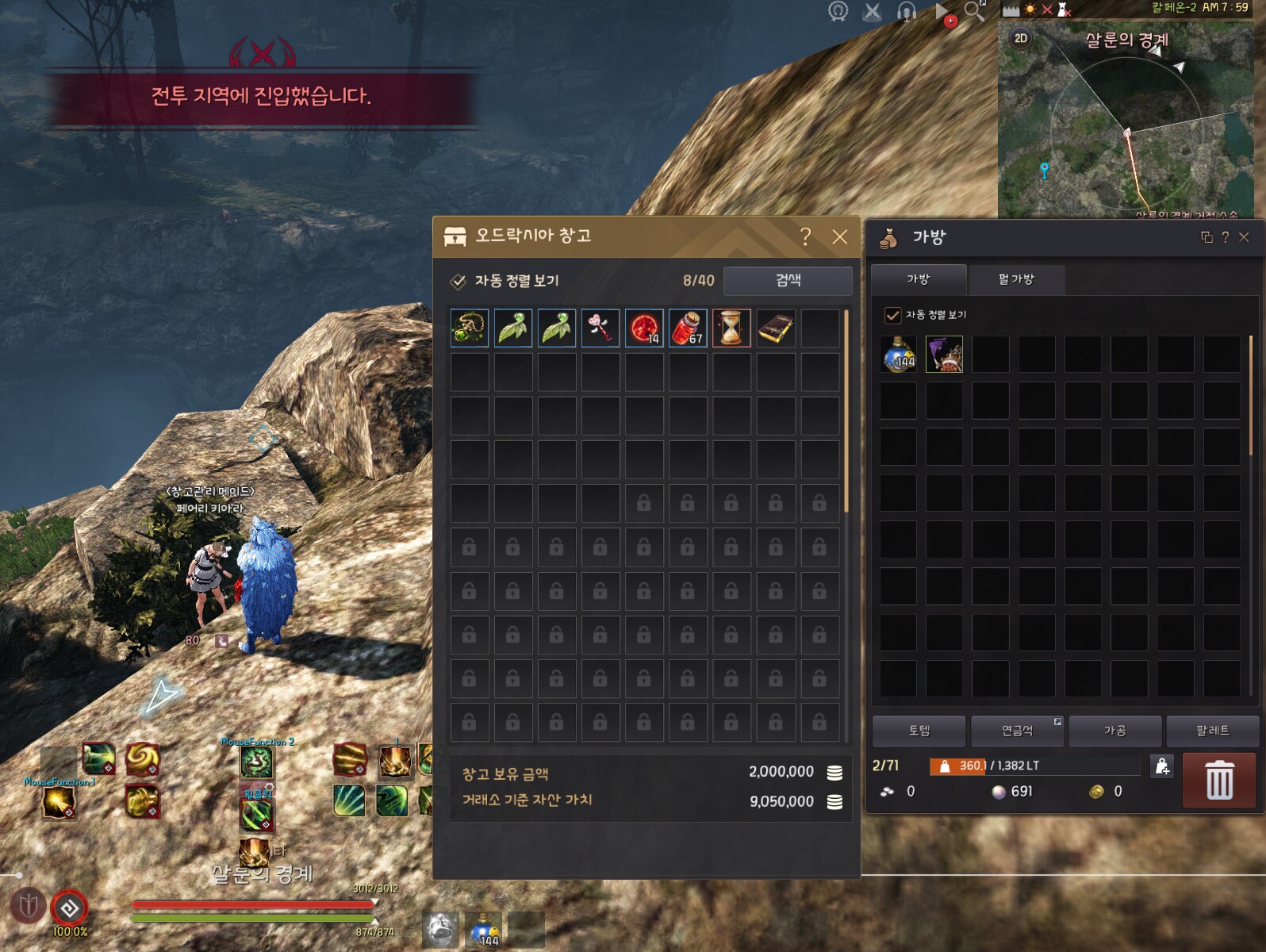This screenshot has width=1266, height=952.
Task: Switch to the 펄 가방 tab
Action: point(1018,280)
